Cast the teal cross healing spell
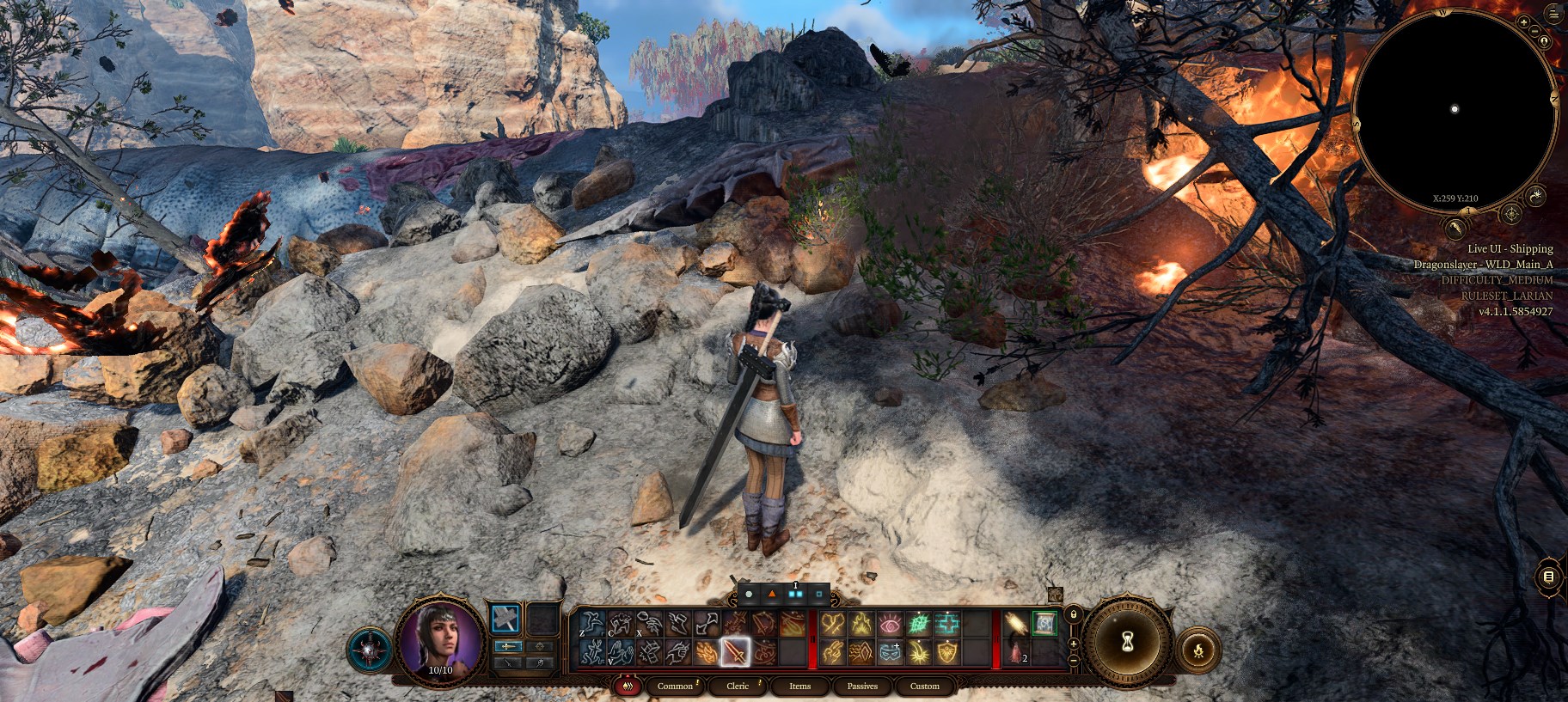Image resolution: width=1568 pixels, height=702 pixels. click(947, 624)
